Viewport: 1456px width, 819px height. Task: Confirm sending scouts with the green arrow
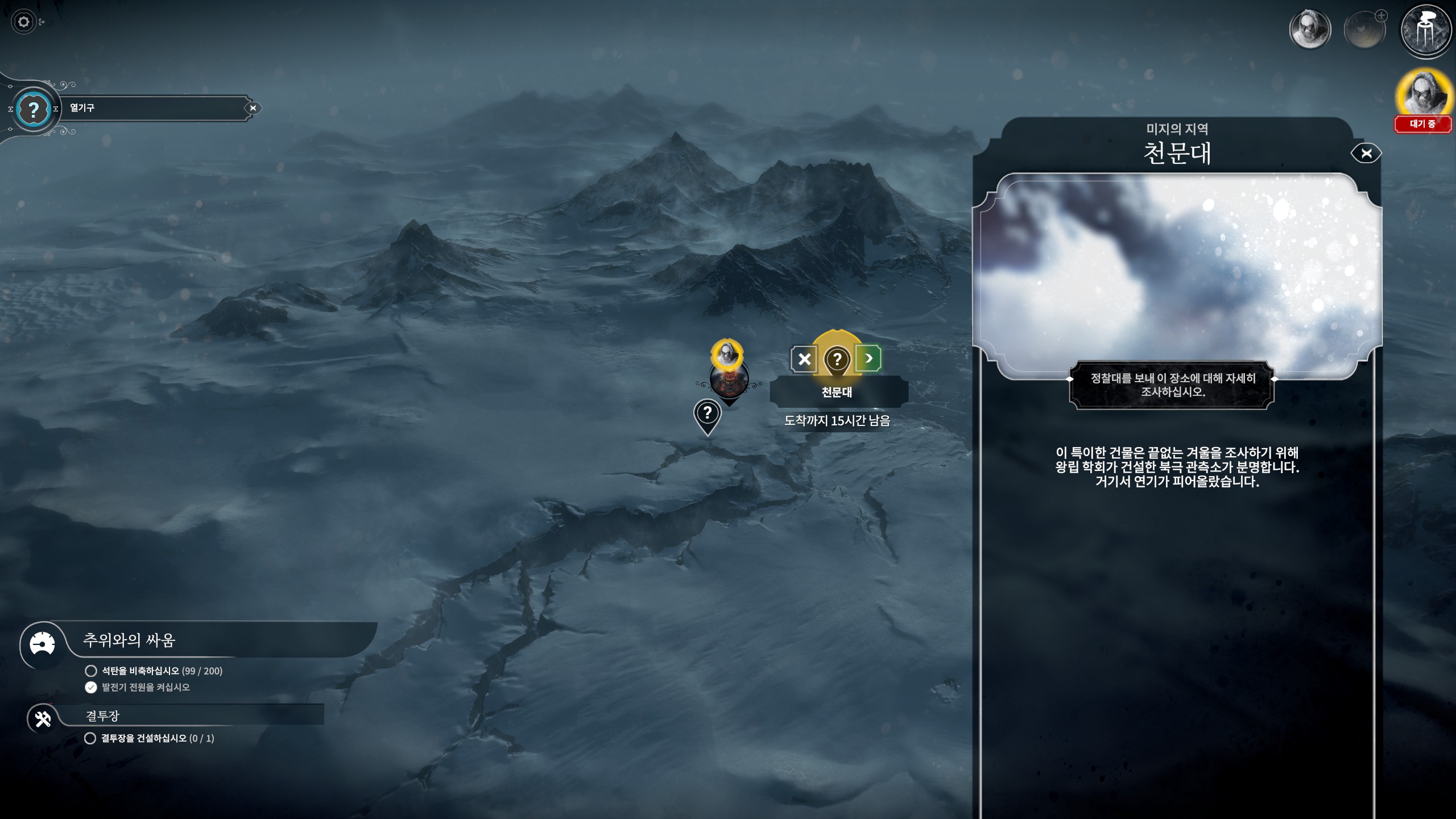point(868,358)
